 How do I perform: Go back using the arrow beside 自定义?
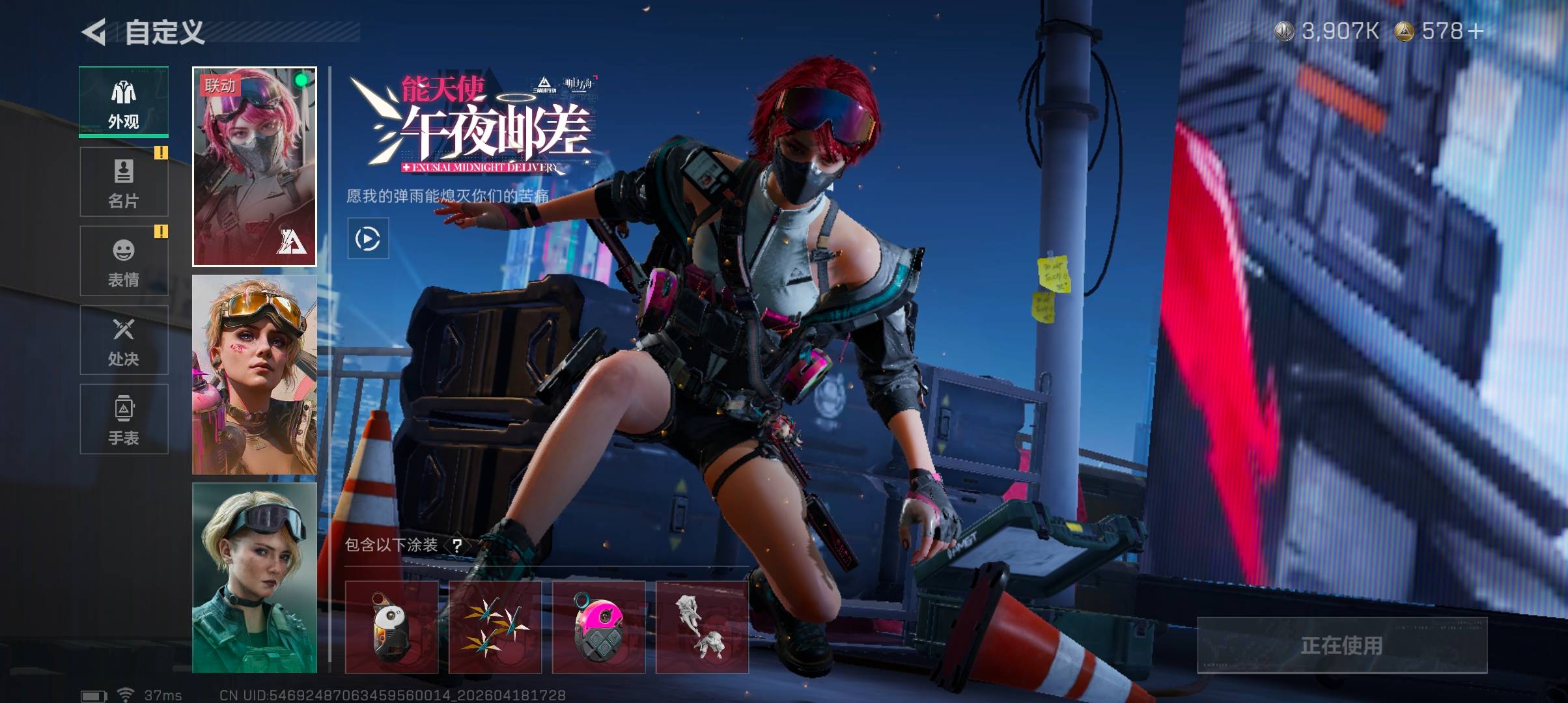[94, 32]
